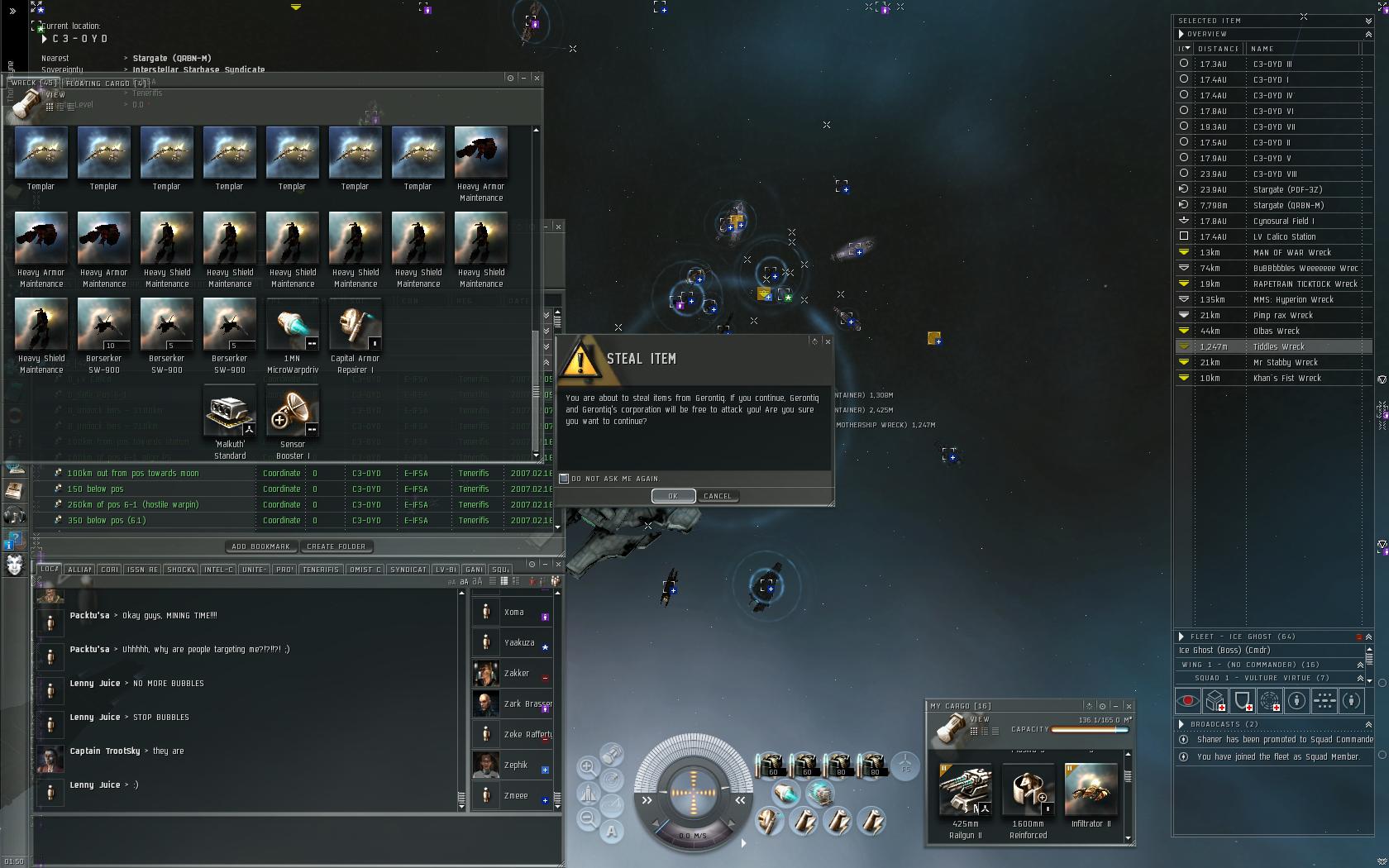This screenshot has height=868, width=1389.
Task: Confirm stealing with the OK button
Action: pos(673,496)
